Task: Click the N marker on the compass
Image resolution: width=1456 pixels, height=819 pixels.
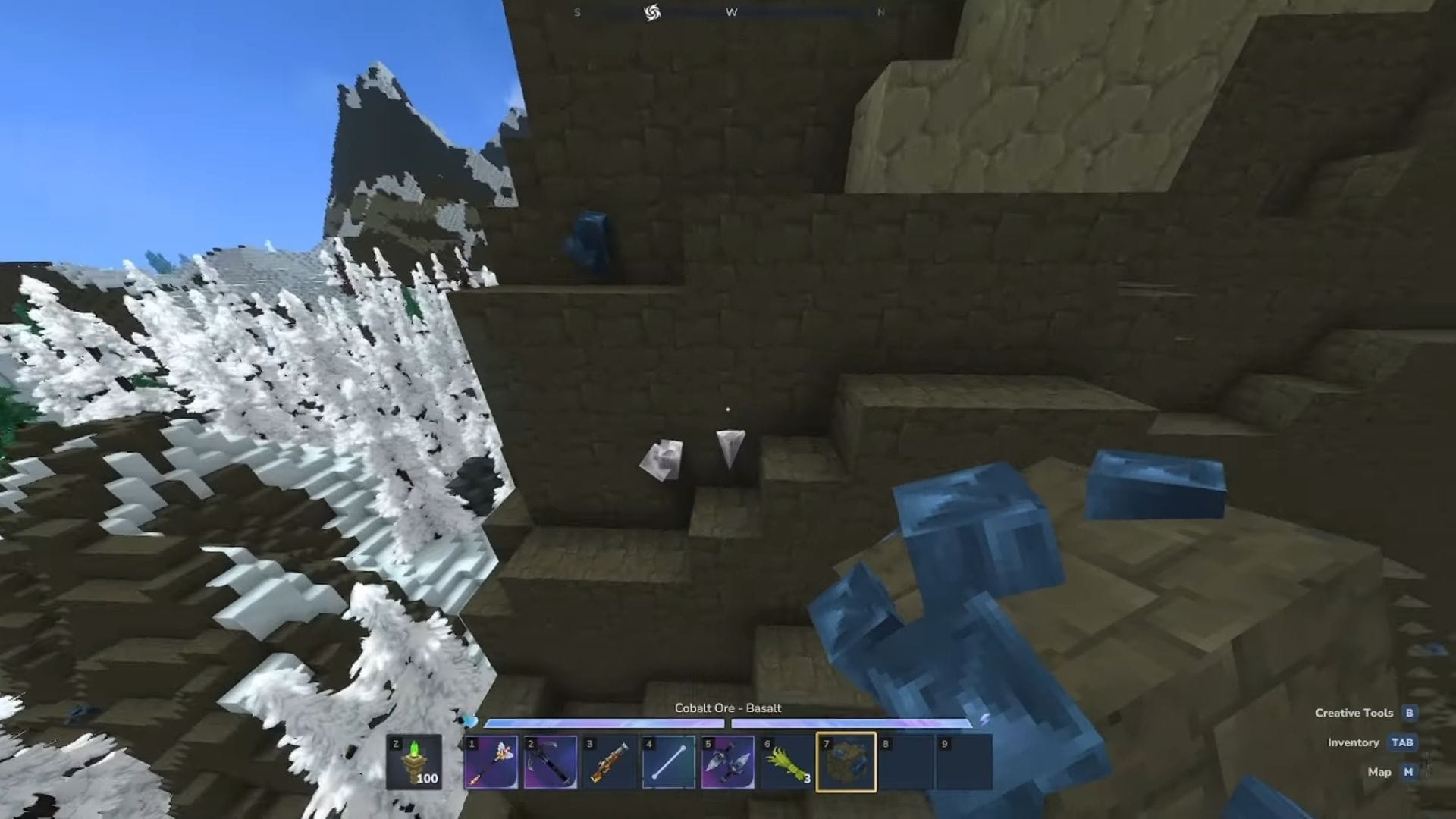Action: 880,11
